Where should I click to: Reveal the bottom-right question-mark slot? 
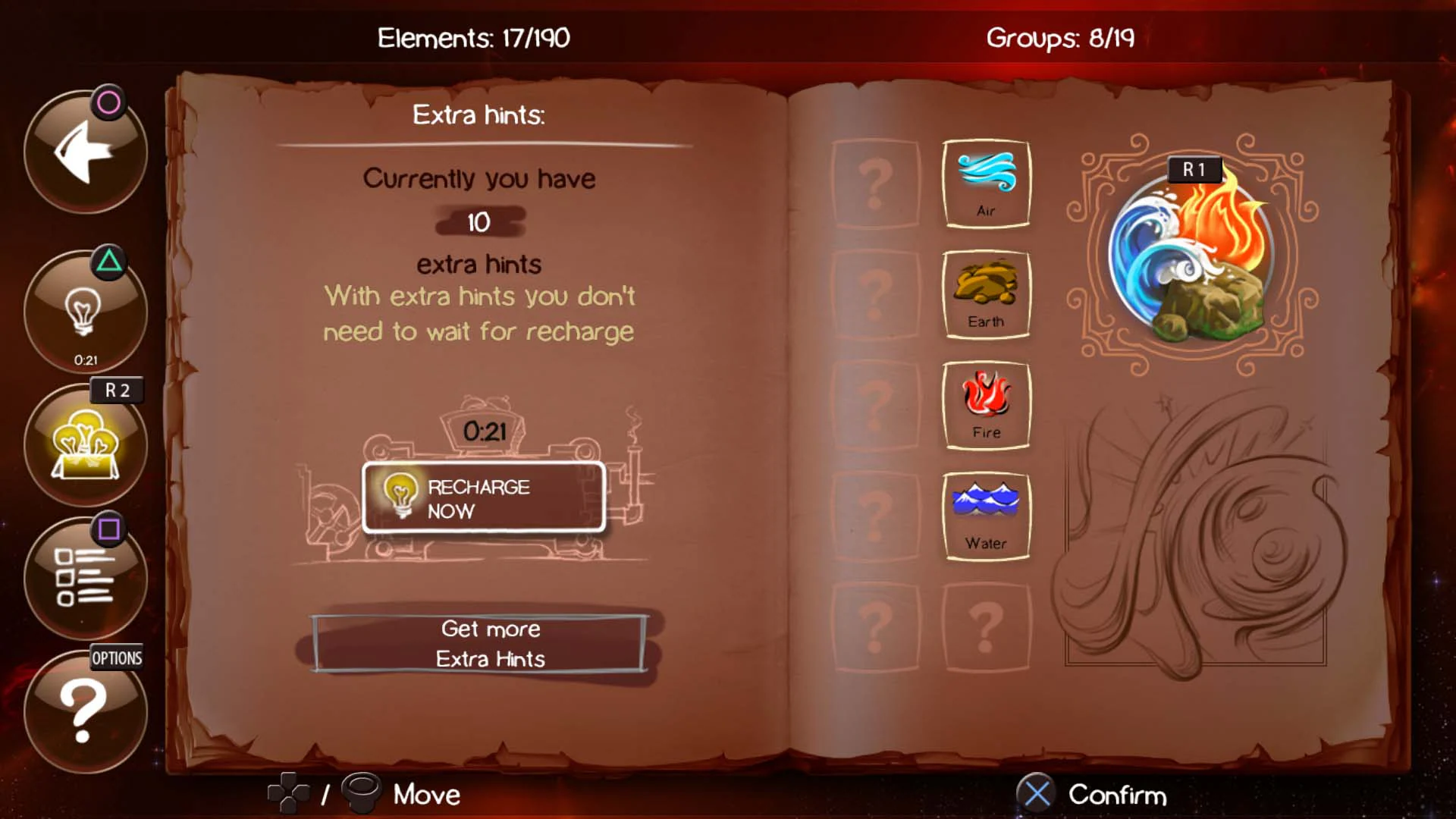click(986, 626)
